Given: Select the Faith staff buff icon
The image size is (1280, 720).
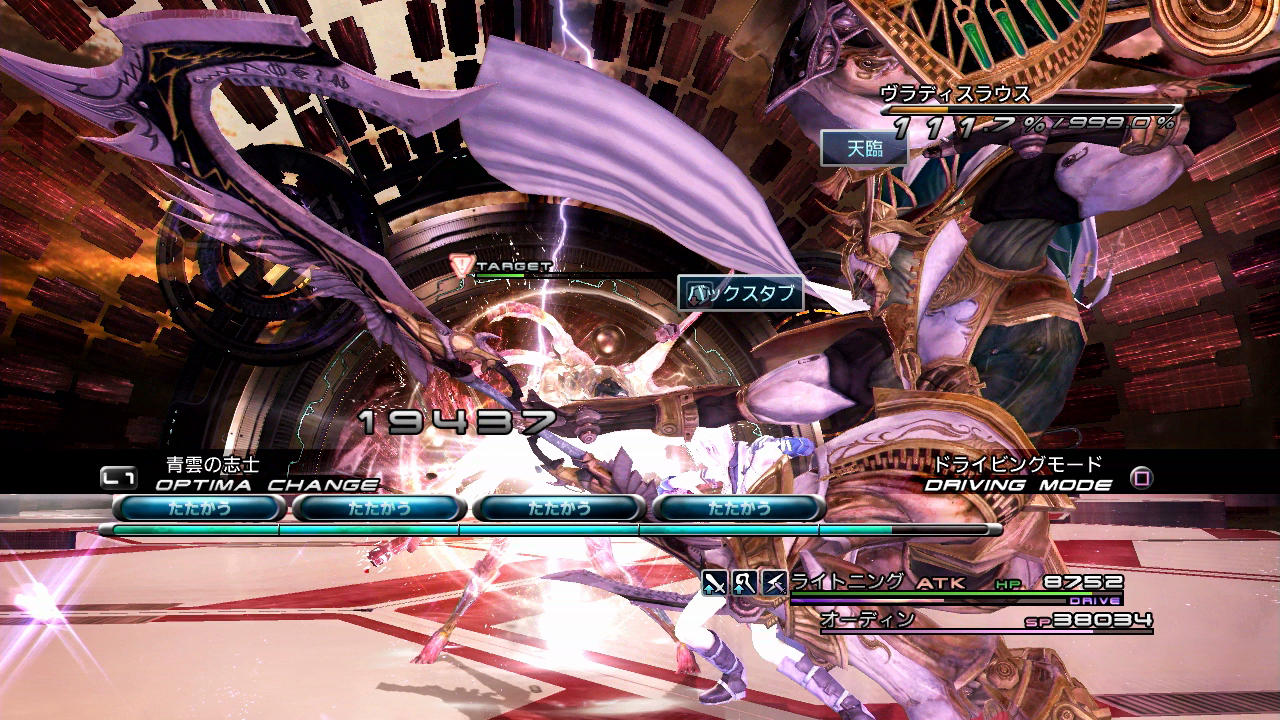Looking at the screenshot, I should pos(744,582).
